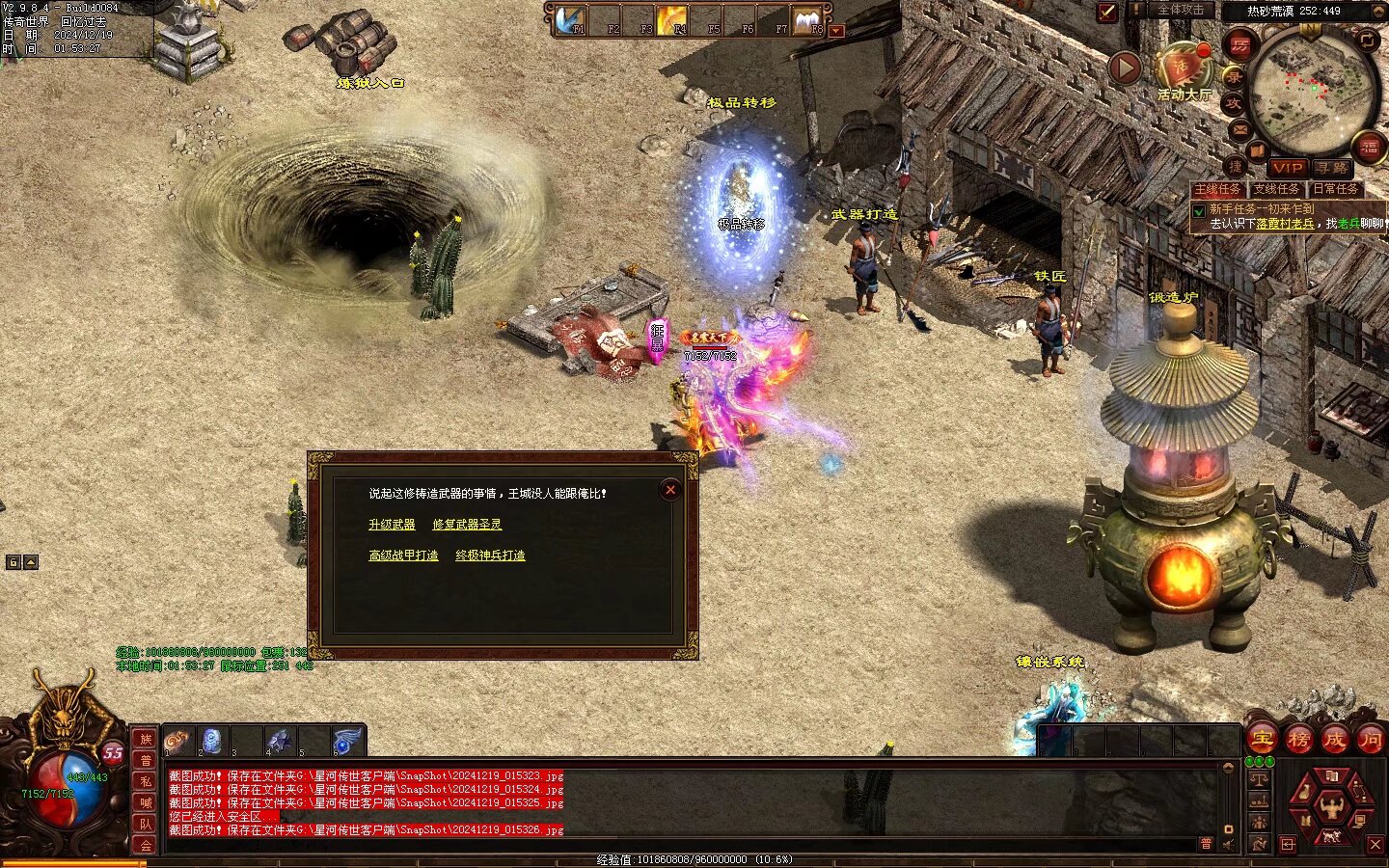Viewport: 1389px width, 868px height.
Task: Select 修复武器圣灵 in the blacksmith dialogue
Action: coord(467,525)
